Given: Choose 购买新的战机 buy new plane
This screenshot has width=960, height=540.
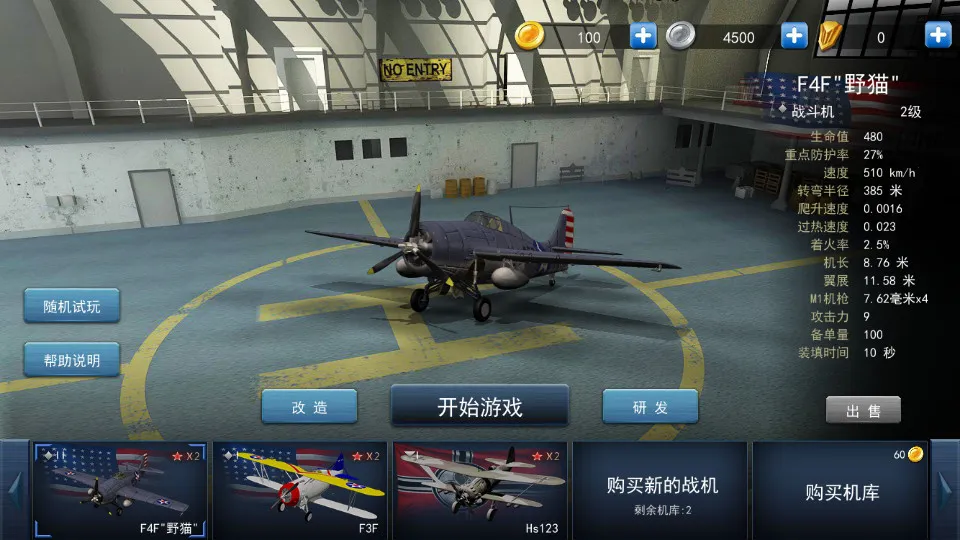Looking at the screenshot, I should pos(662,490).
